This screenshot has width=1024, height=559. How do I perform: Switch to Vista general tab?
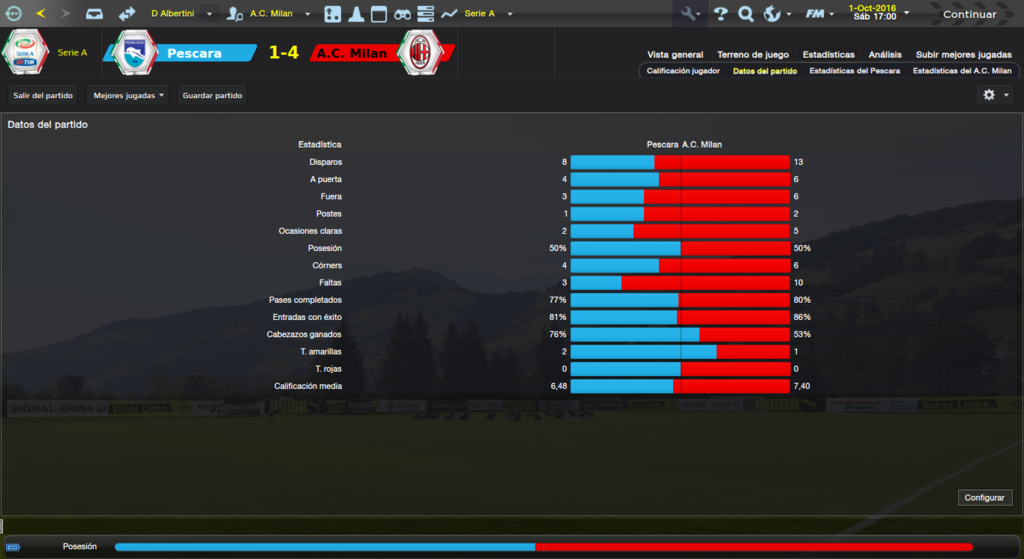[675, 55]
